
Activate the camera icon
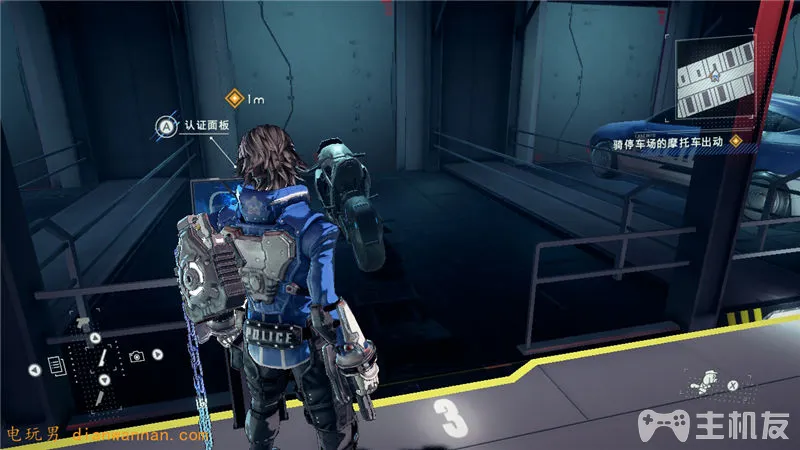(135, 355)
